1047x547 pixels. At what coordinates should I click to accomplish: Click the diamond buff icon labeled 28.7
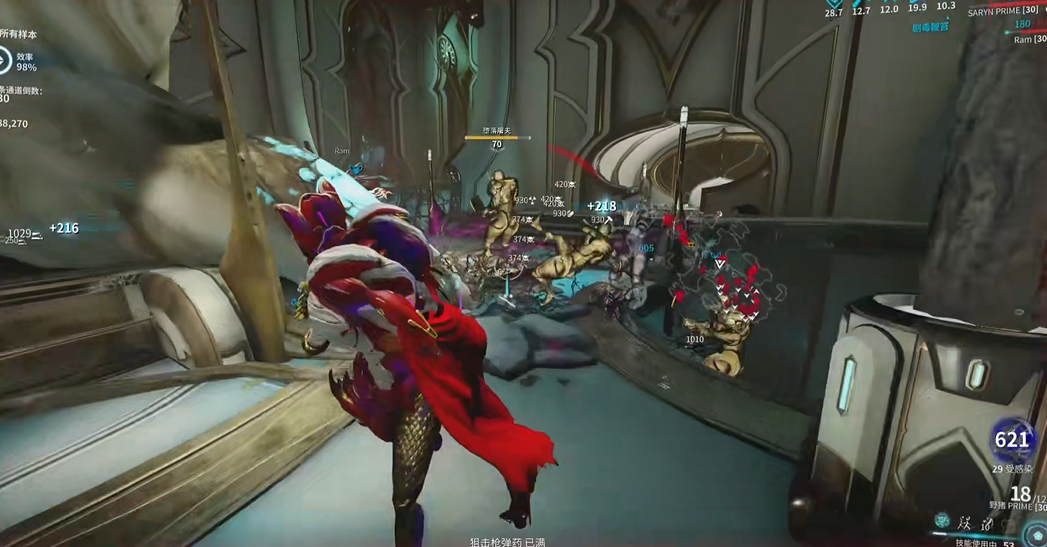pos(833,4)
